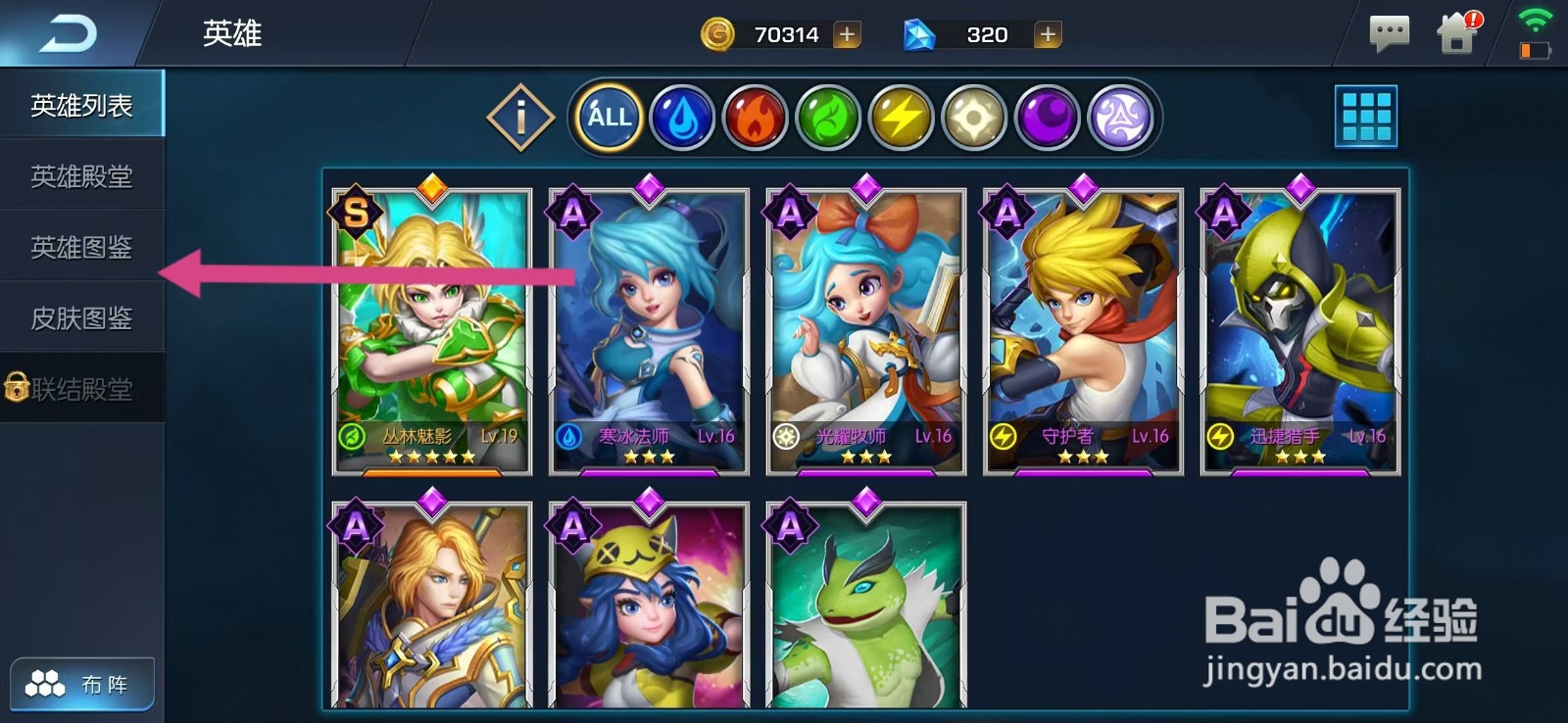
Task: Add diamonds with the plus button
Action: 1048,35
